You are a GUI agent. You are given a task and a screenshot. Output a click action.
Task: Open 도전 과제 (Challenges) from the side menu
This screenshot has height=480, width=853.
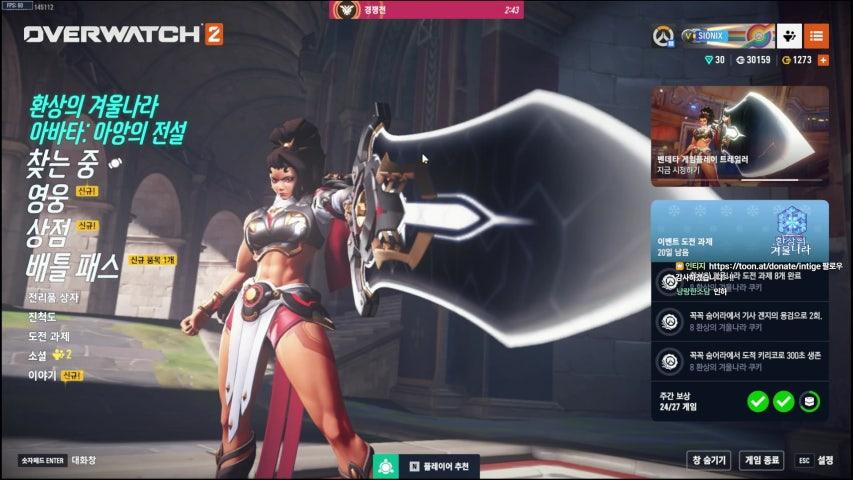tap(49, 335)
